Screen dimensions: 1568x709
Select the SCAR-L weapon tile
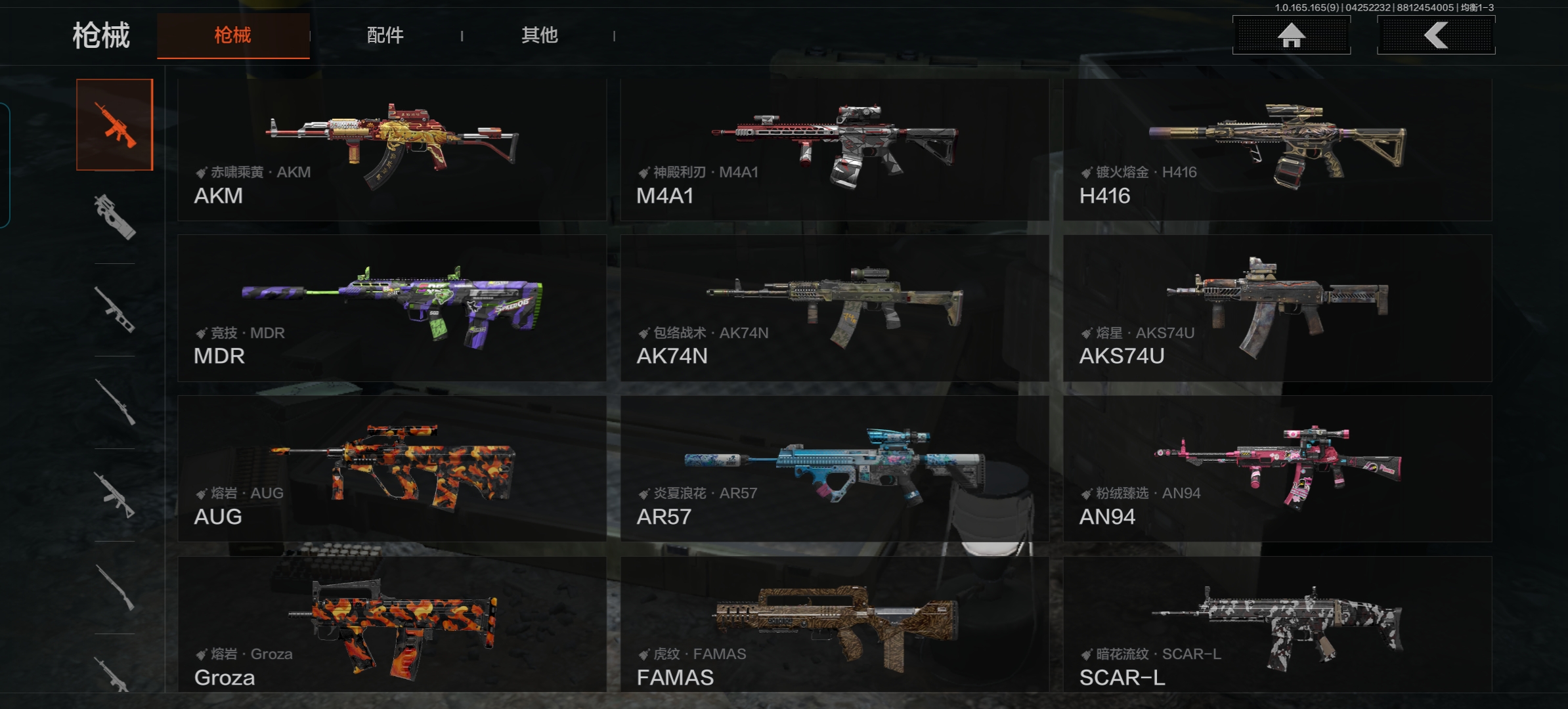tap(1277, 624)
